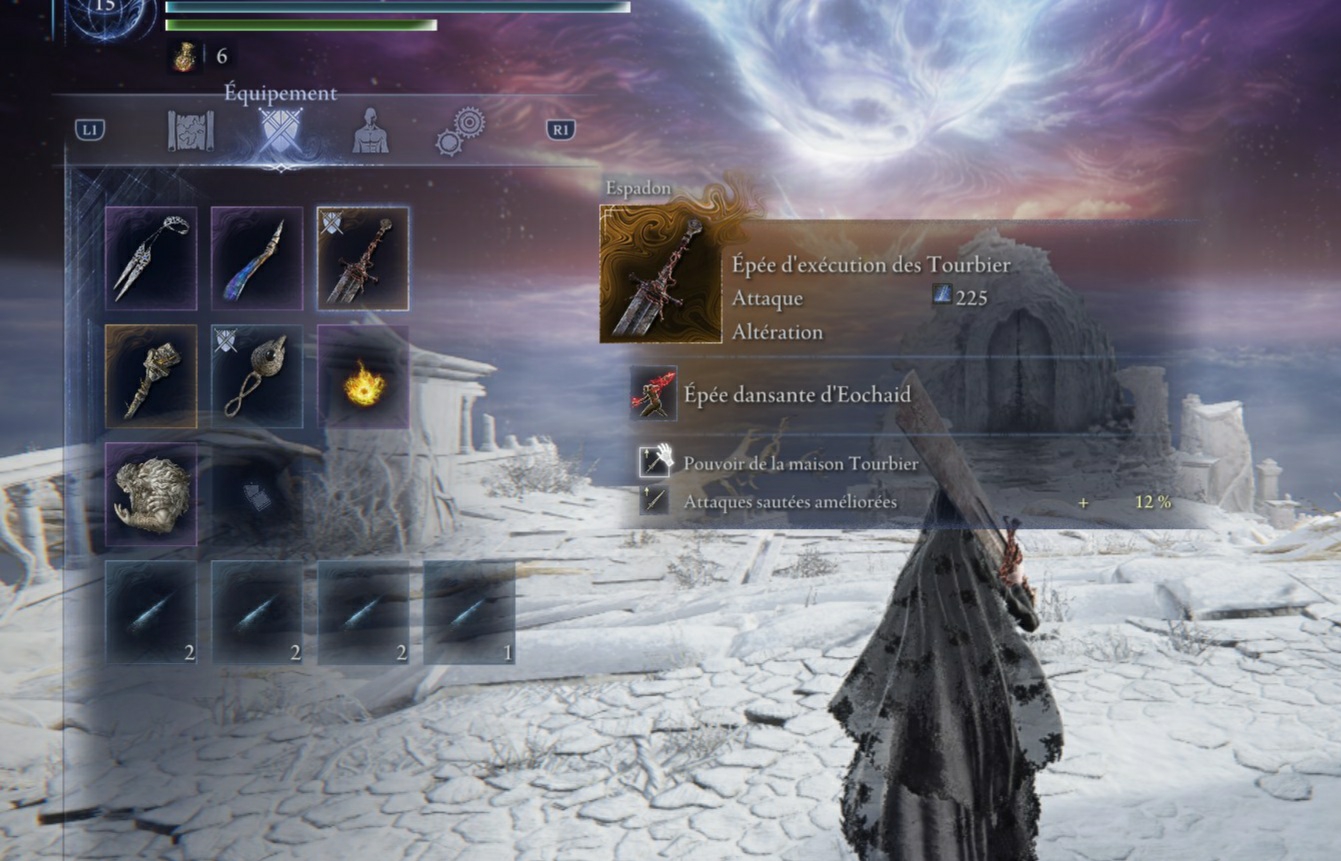
Task: Click the throwing knife slot with quantity 1
Action: click(x=469, y=612)
